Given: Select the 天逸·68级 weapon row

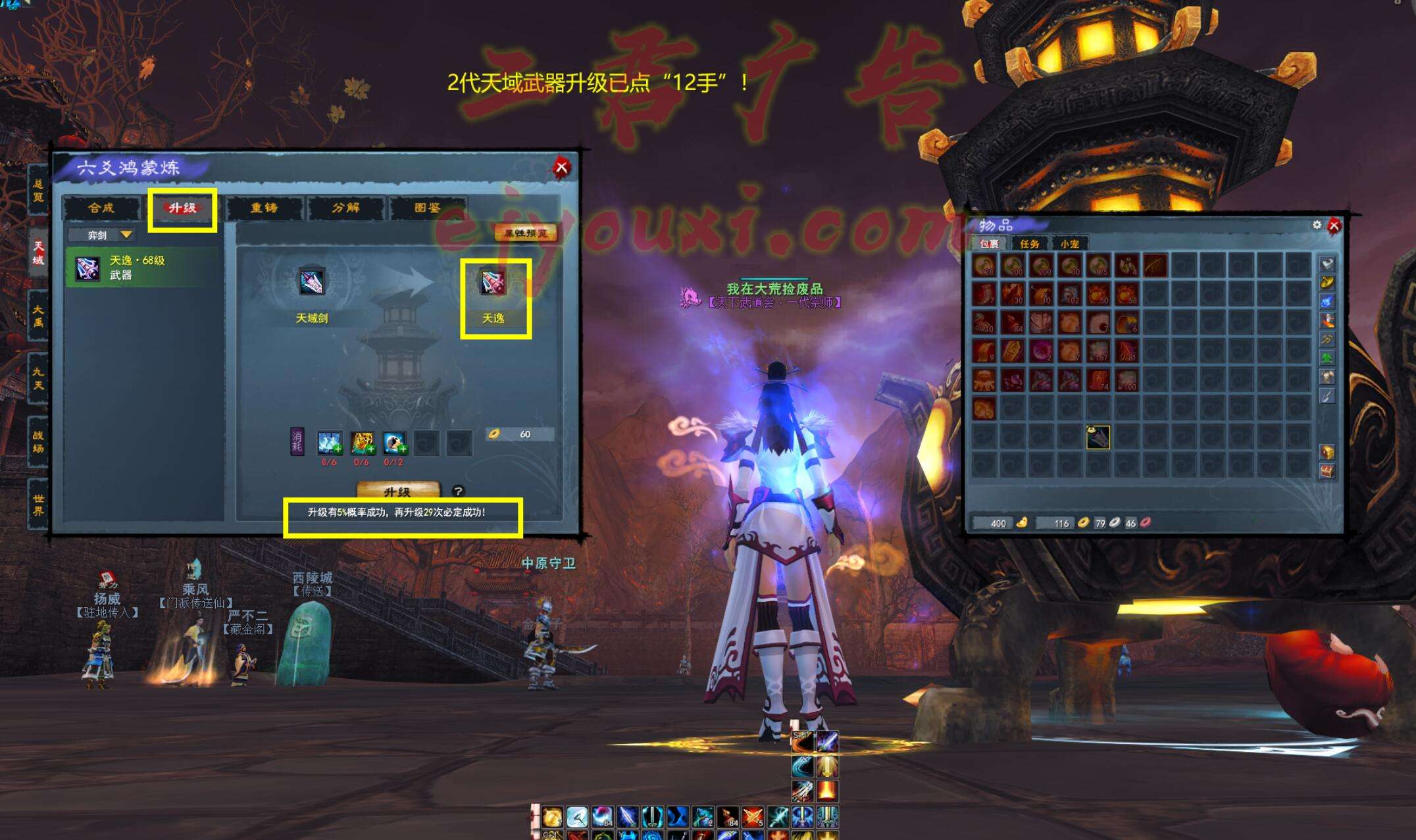Looking at the screenshot, I should 141,268.
